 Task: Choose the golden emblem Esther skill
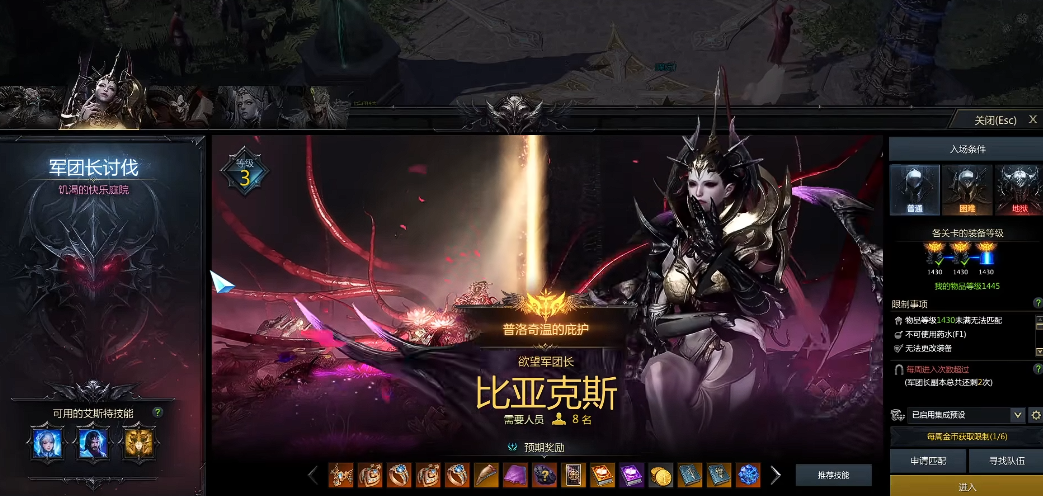pos(139,442)
